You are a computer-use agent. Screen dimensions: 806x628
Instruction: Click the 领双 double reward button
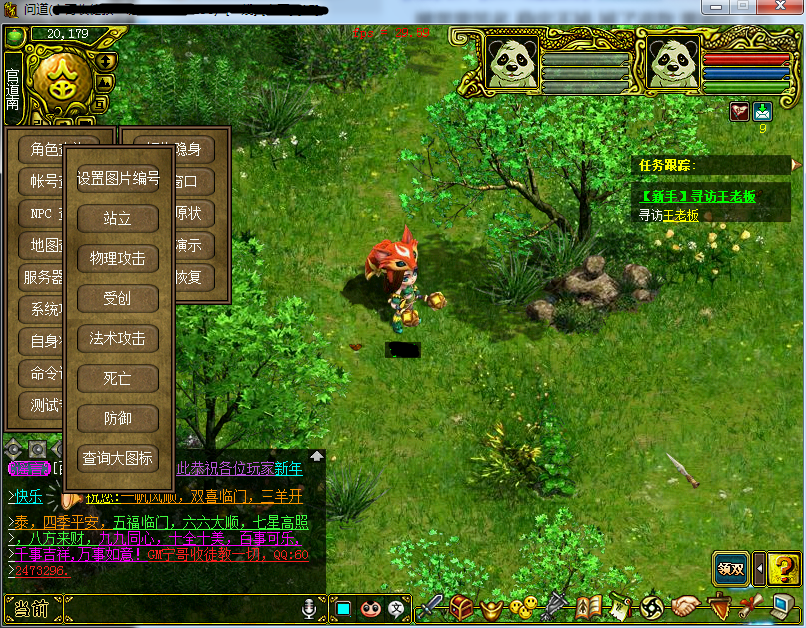click(x=731, y=568)
